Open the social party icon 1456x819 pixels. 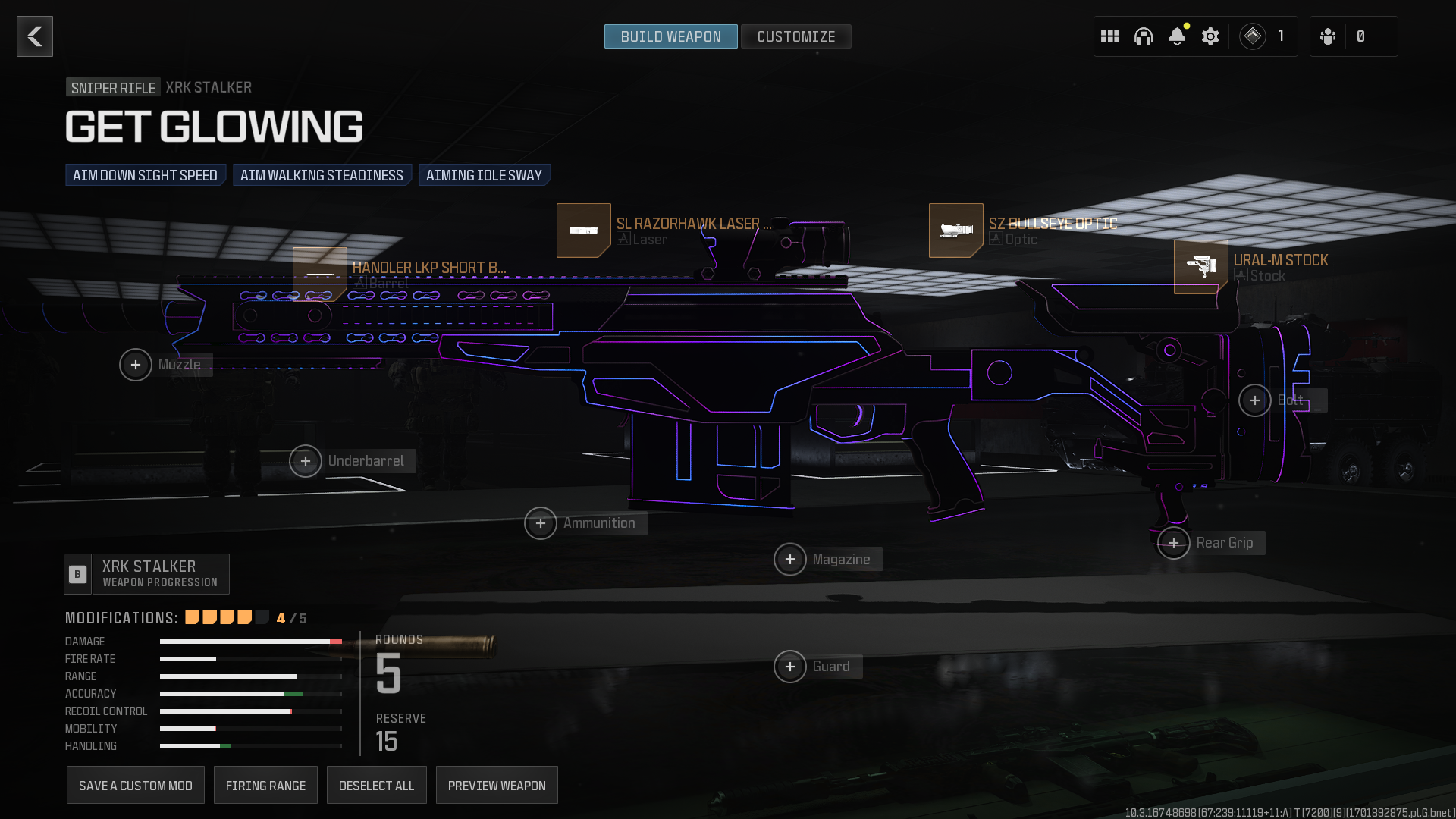click(x=1328, y=36)
